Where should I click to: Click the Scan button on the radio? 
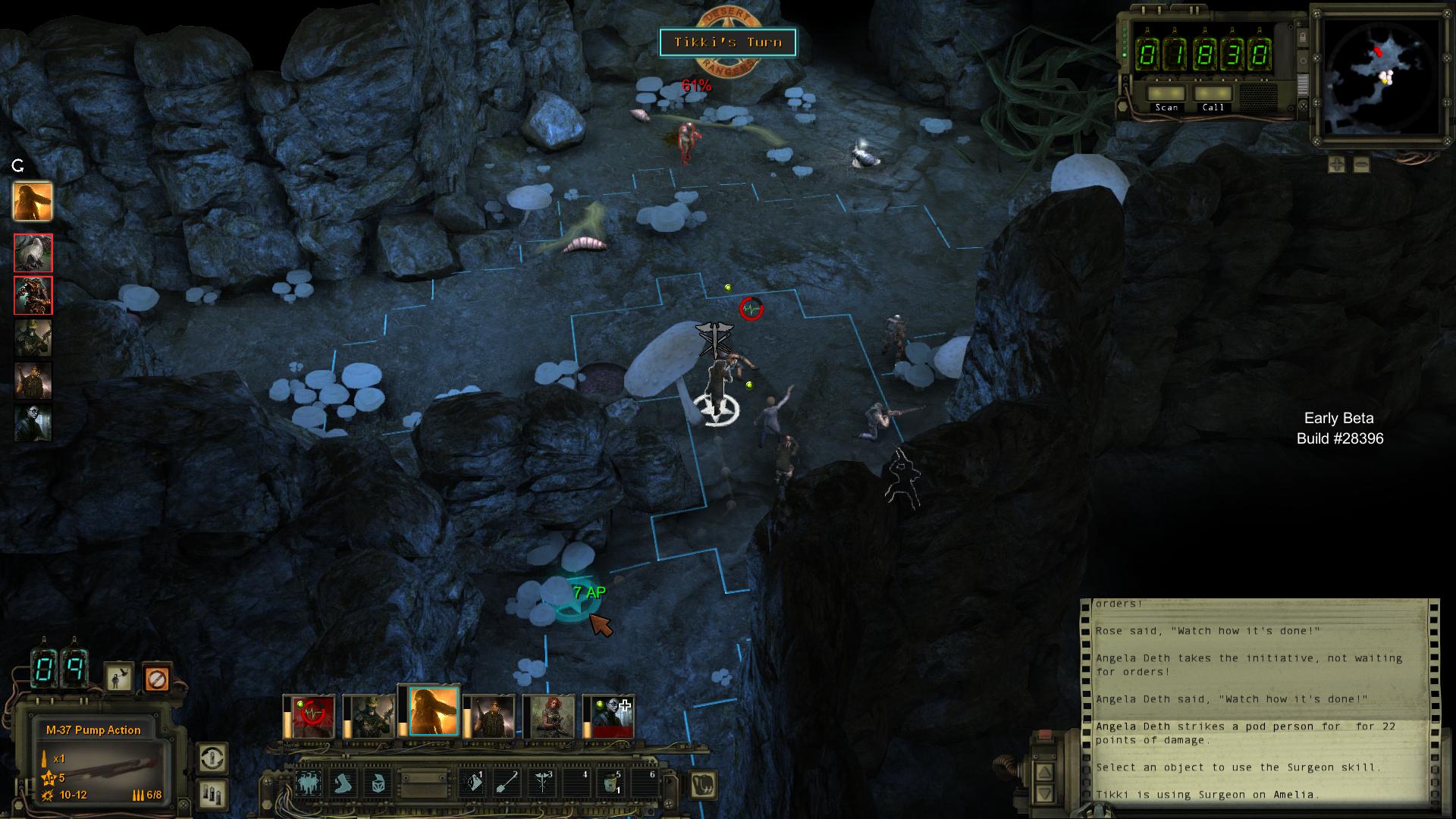pos(1166,94)
